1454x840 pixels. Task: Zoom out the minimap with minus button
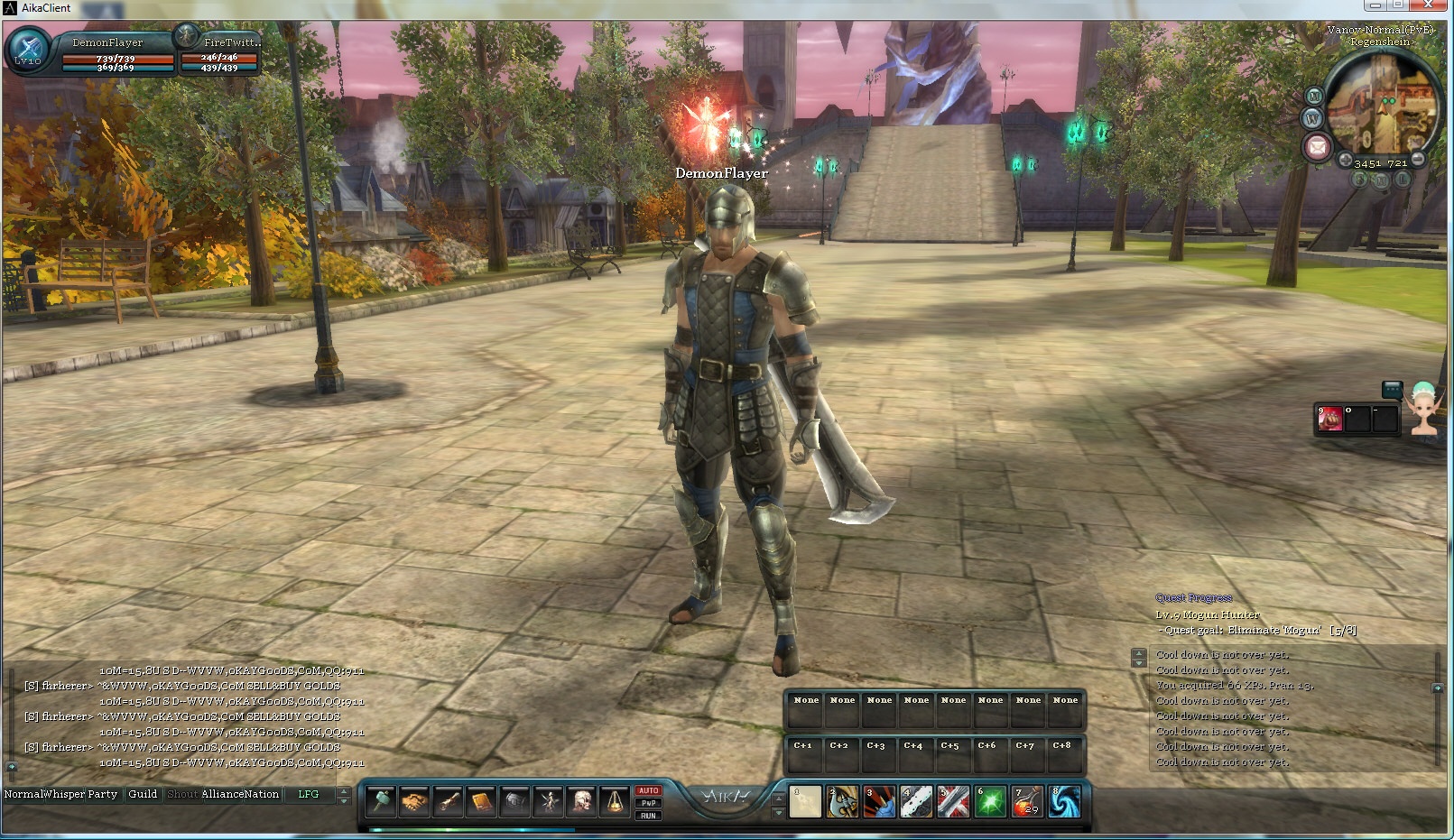click(1418, 160)
